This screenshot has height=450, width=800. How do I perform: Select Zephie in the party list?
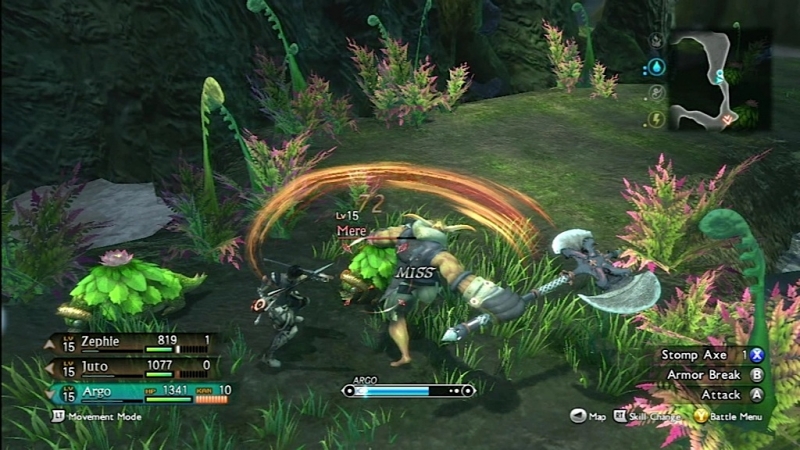tap(130, 342)
